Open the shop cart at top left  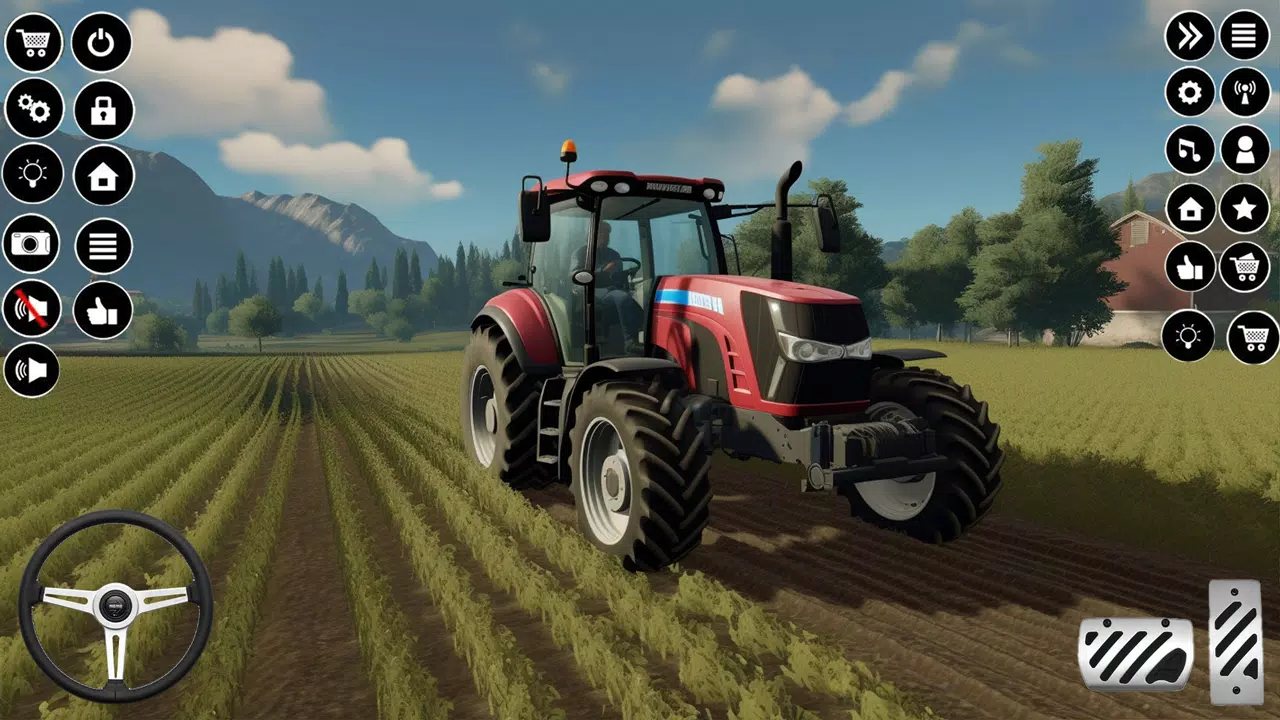click(35, 42)
